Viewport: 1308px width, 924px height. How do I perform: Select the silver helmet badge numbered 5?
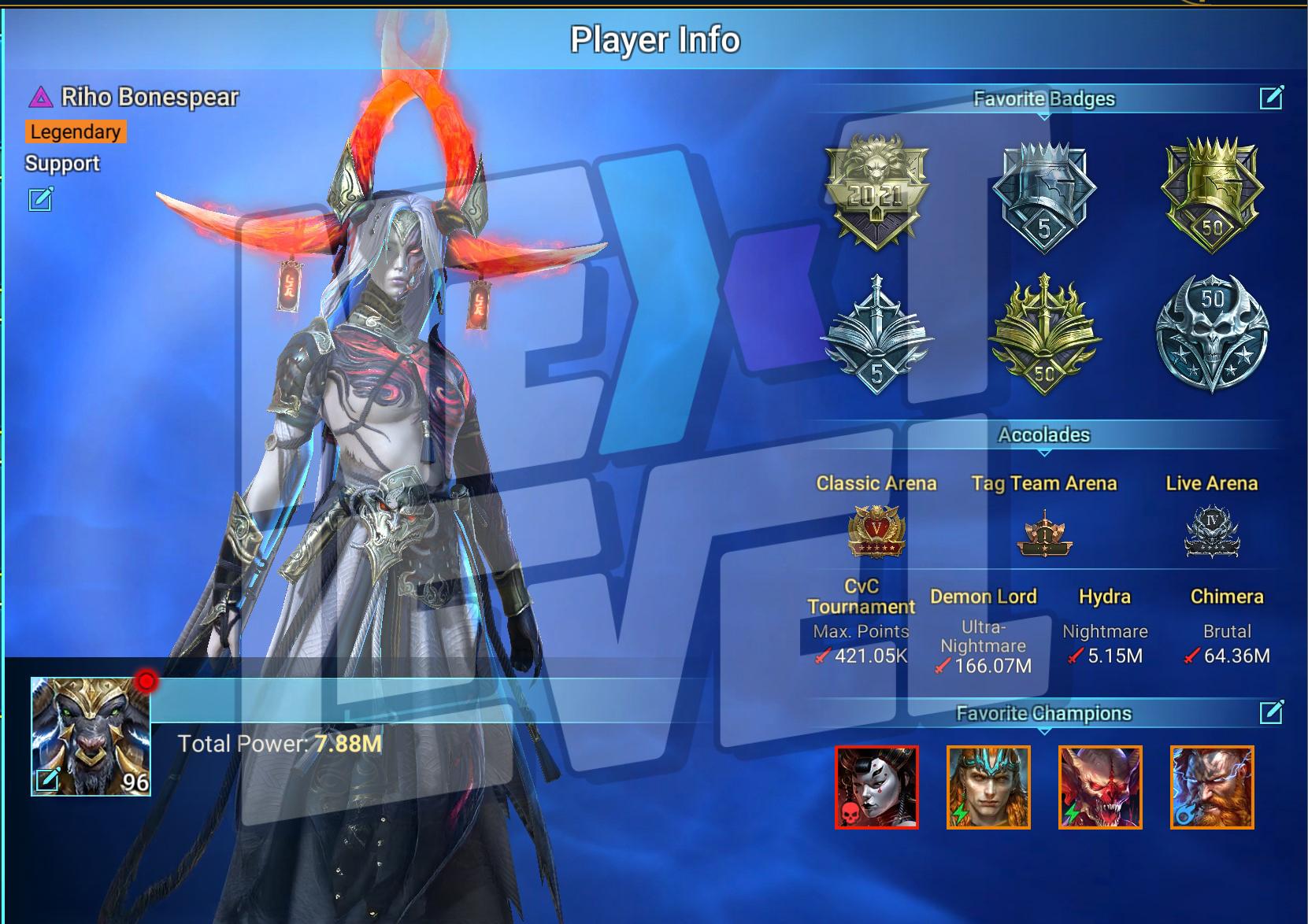tap(1043, 196)
